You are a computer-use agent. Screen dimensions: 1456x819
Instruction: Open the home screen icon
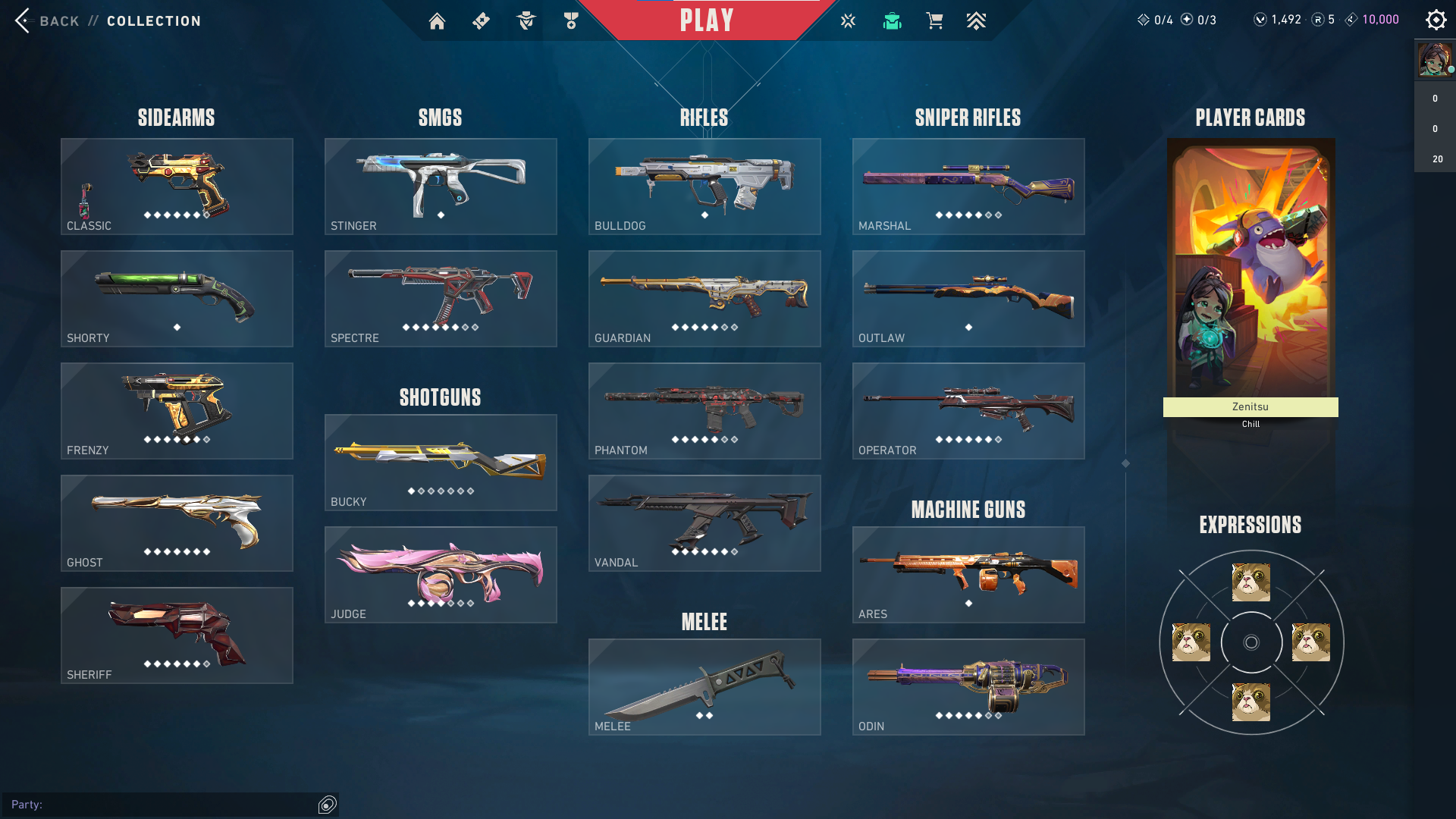pos(437,21)
